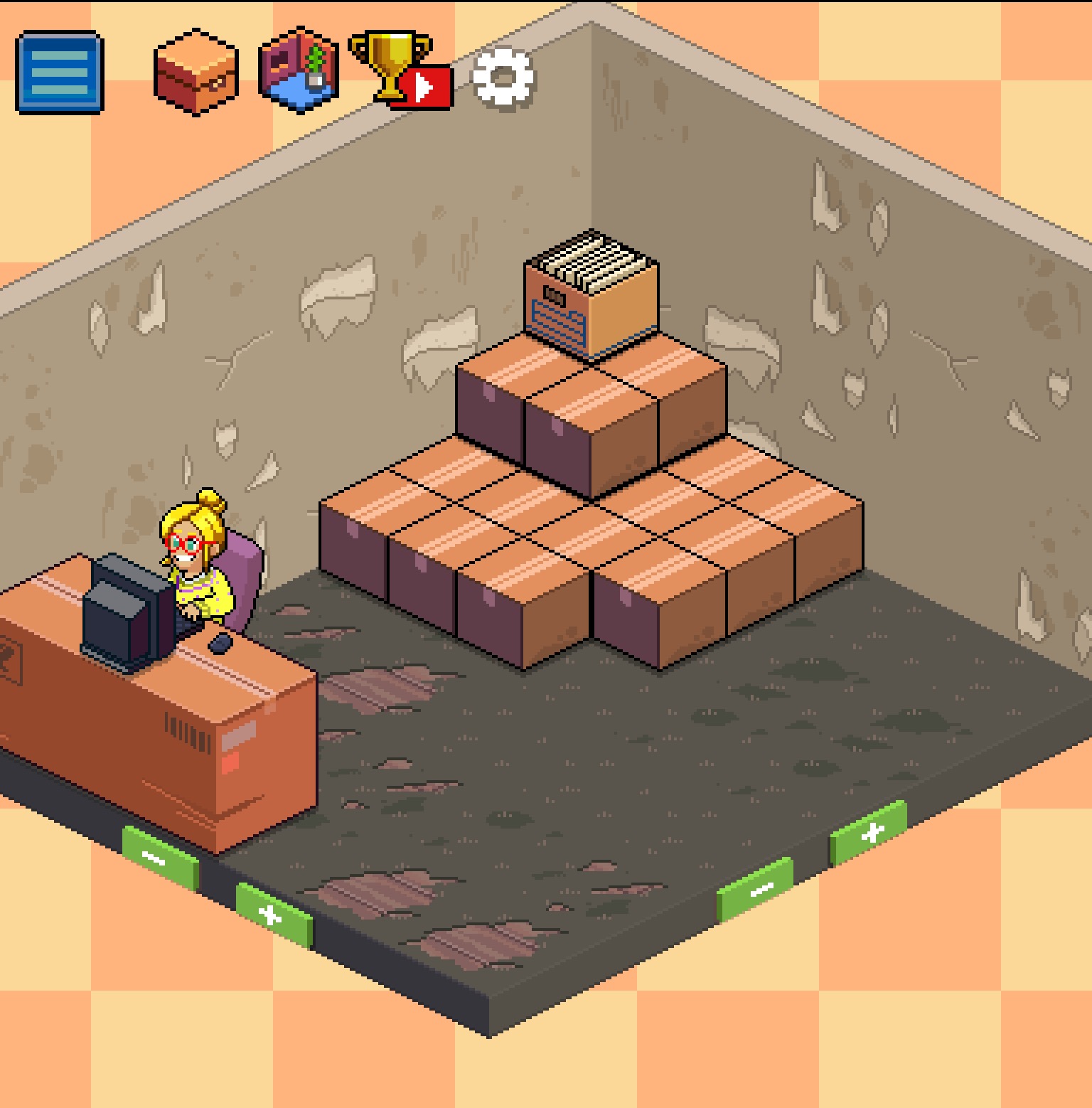Open the room decoration editor icon
The width and height of the screenshot is (1092, 1108).
point(299,70)
